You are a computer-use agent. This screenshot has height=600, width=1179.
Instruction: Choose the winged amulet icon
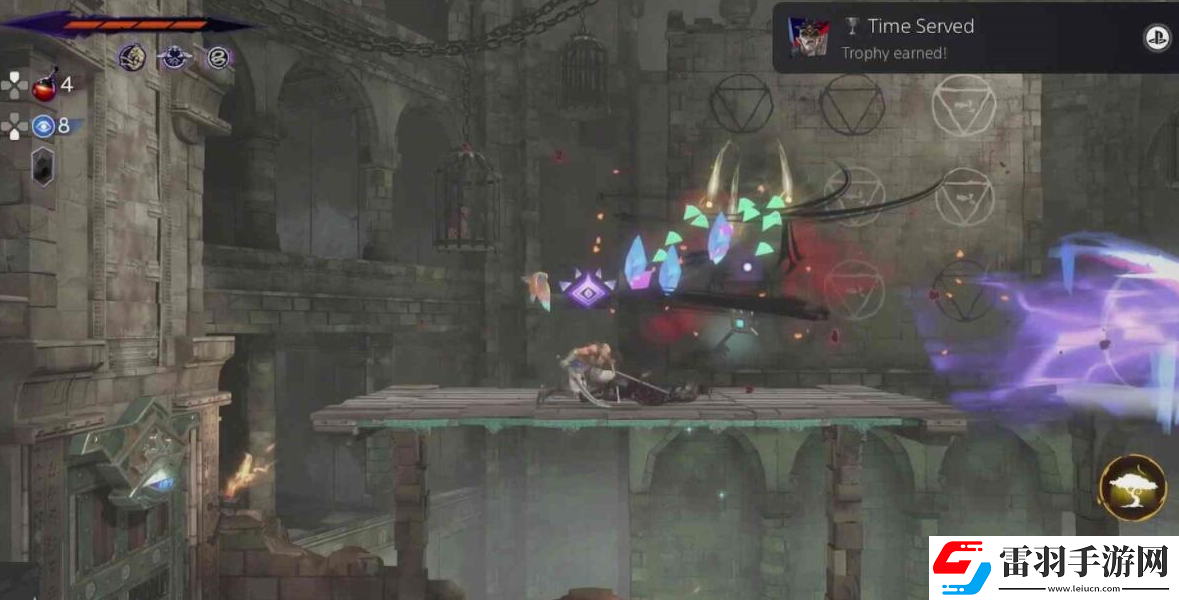[x=175, y=57]
